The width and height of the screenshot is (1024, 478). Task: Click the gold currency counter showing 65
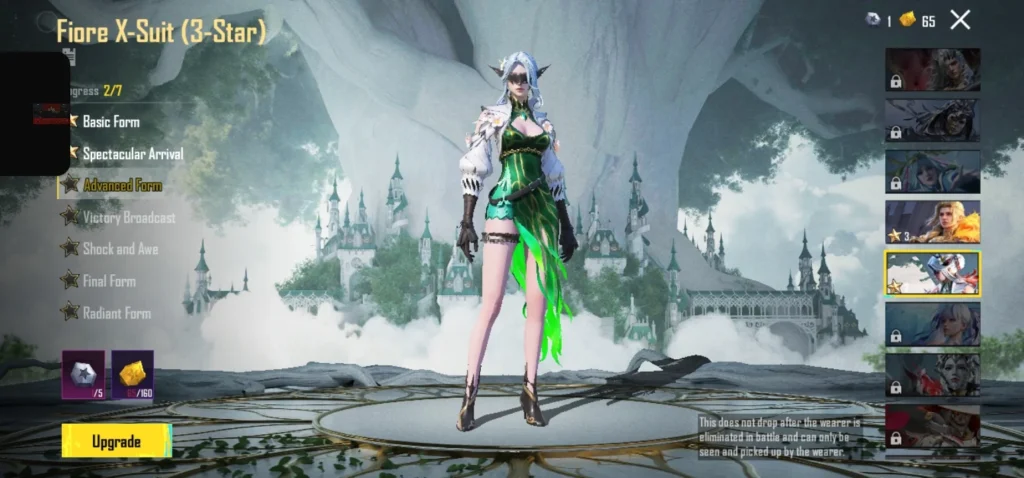[x=917, y=21]
